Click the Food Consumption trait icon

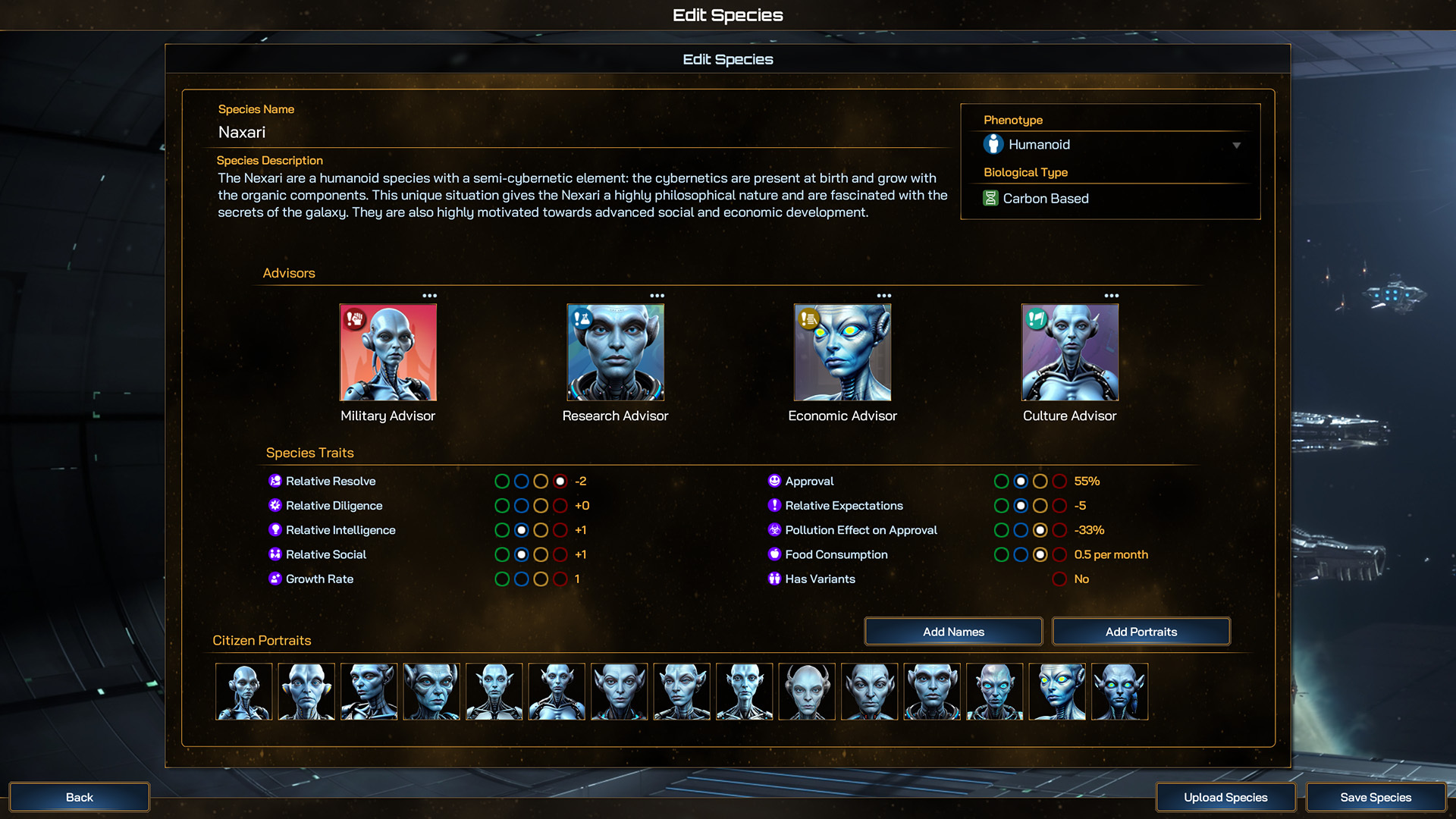(x=774, y=554)
